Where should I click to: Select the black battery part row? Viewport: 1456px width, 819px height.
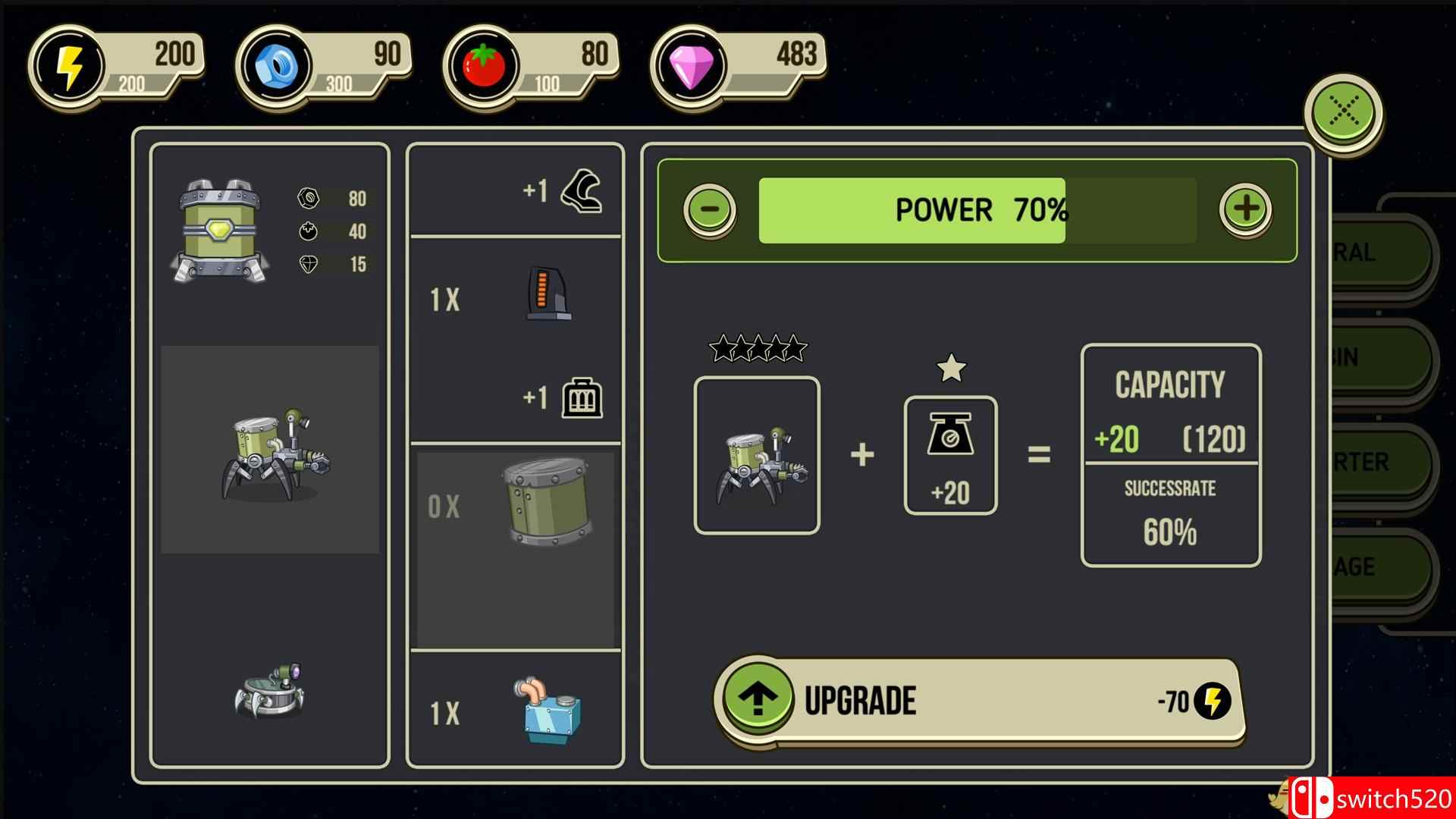coord(516,299)
